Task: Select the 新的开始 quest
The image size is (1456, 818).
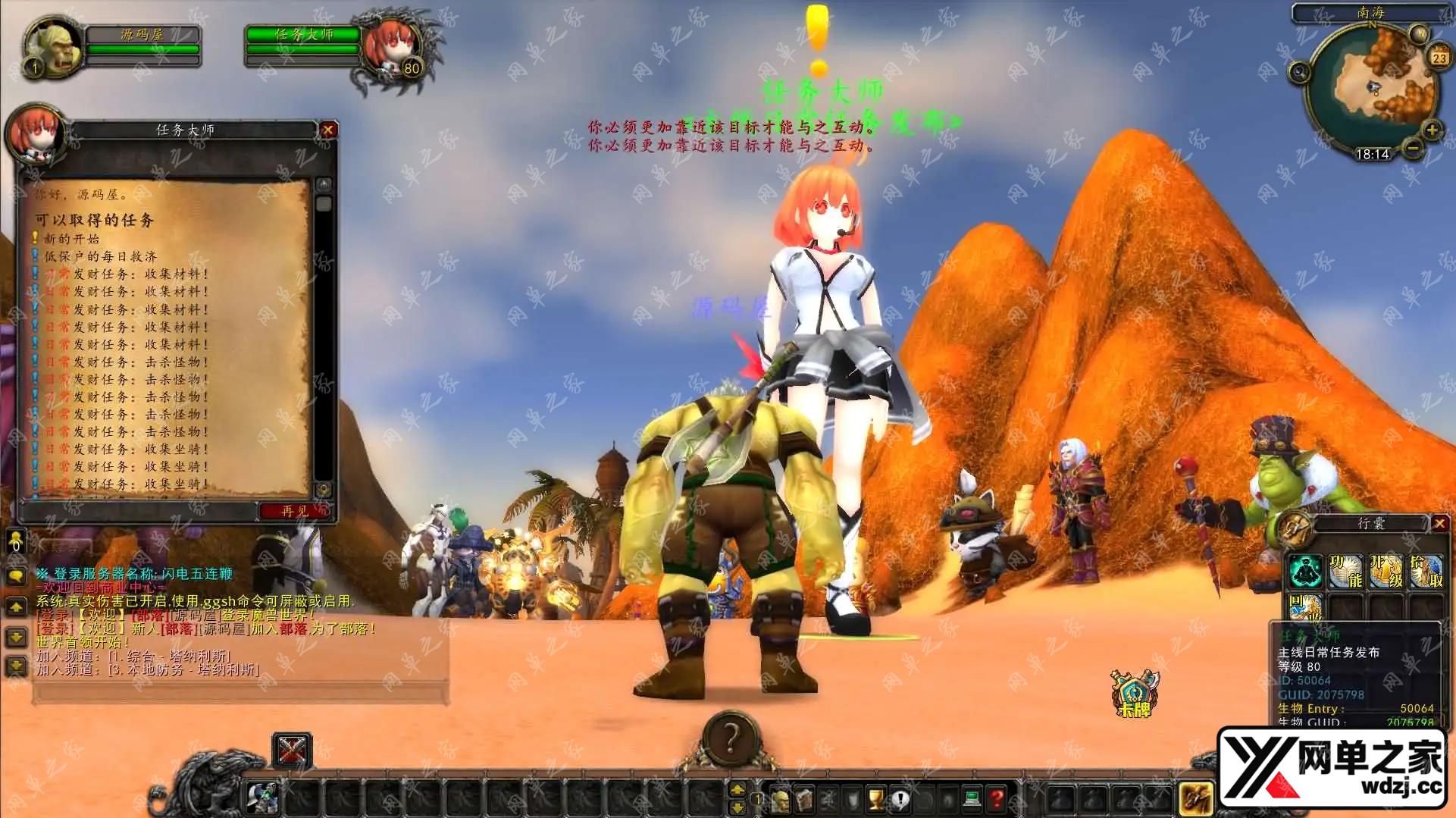Action: pyautogui.click(x=71, y=239)
